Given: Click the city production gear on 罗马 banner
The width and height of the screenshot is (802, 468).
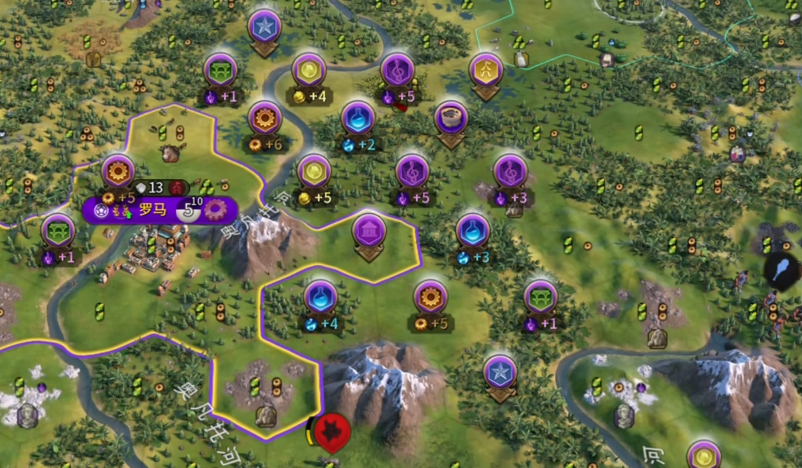Looking at the screenshot, I should 216,210.
